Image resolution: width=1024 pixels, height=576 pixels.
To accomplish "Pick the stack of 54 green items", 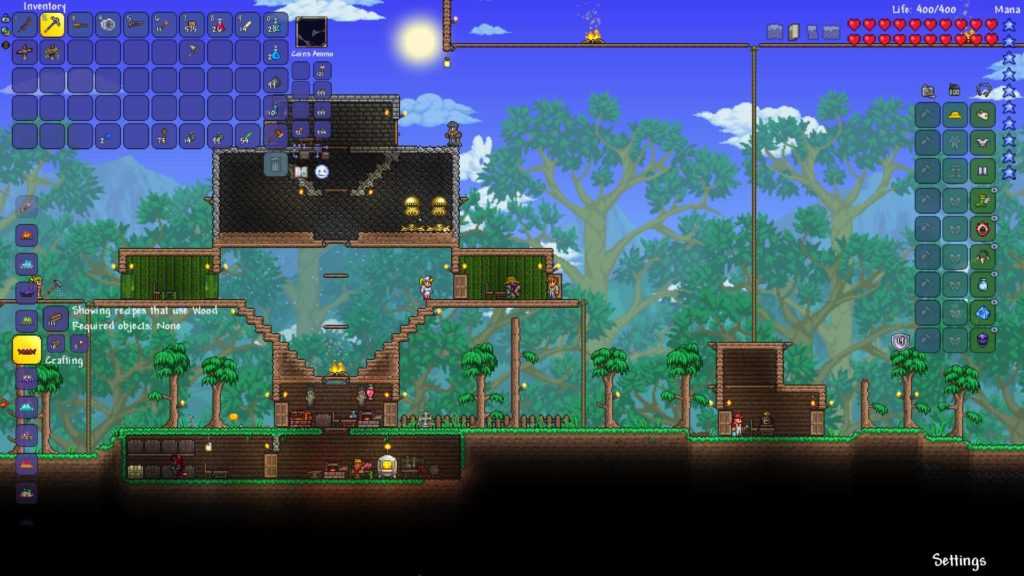I will (248, 136).
